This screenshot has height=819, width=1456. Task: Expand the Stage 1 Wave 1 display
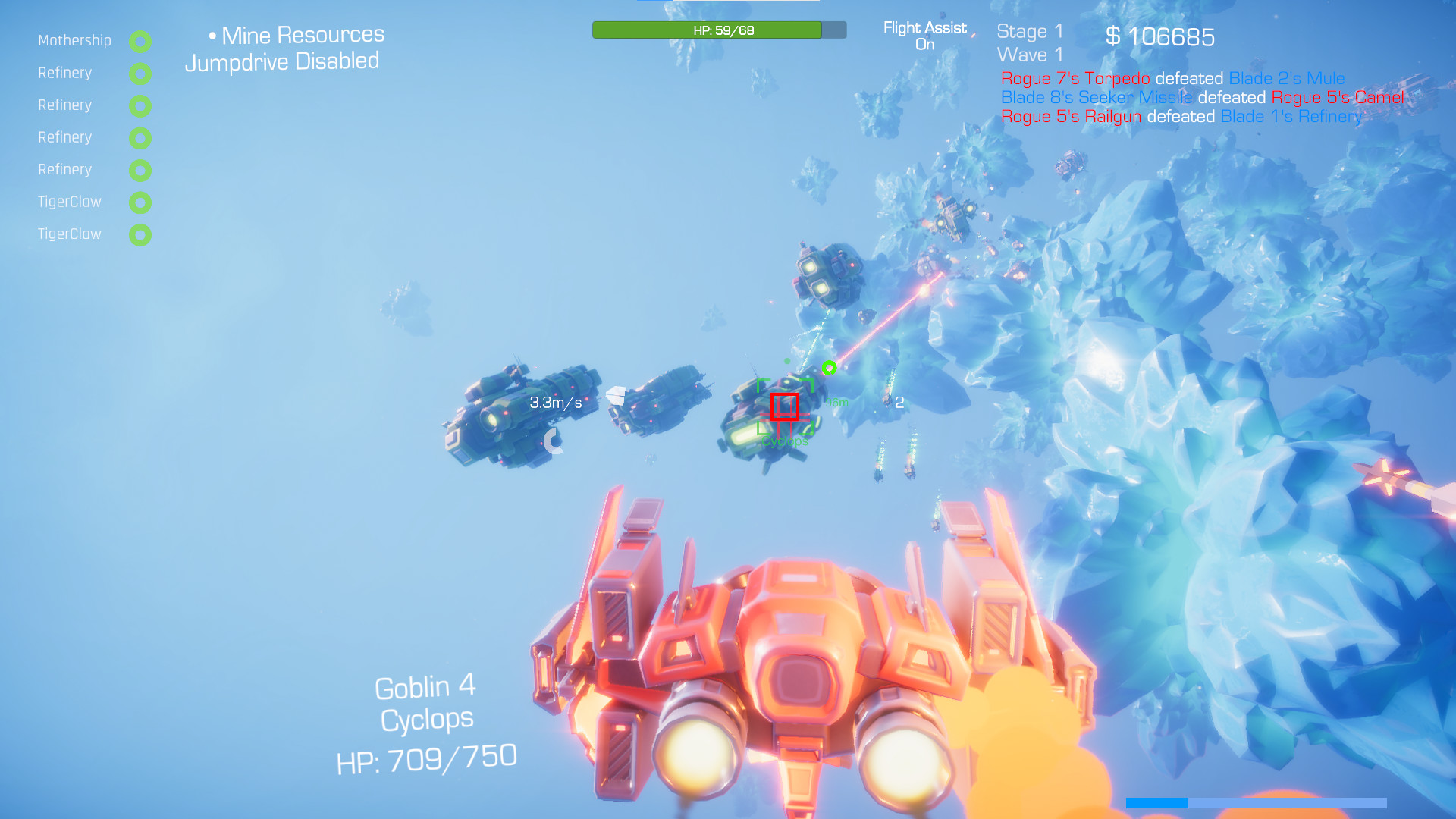click(1030, 42)
